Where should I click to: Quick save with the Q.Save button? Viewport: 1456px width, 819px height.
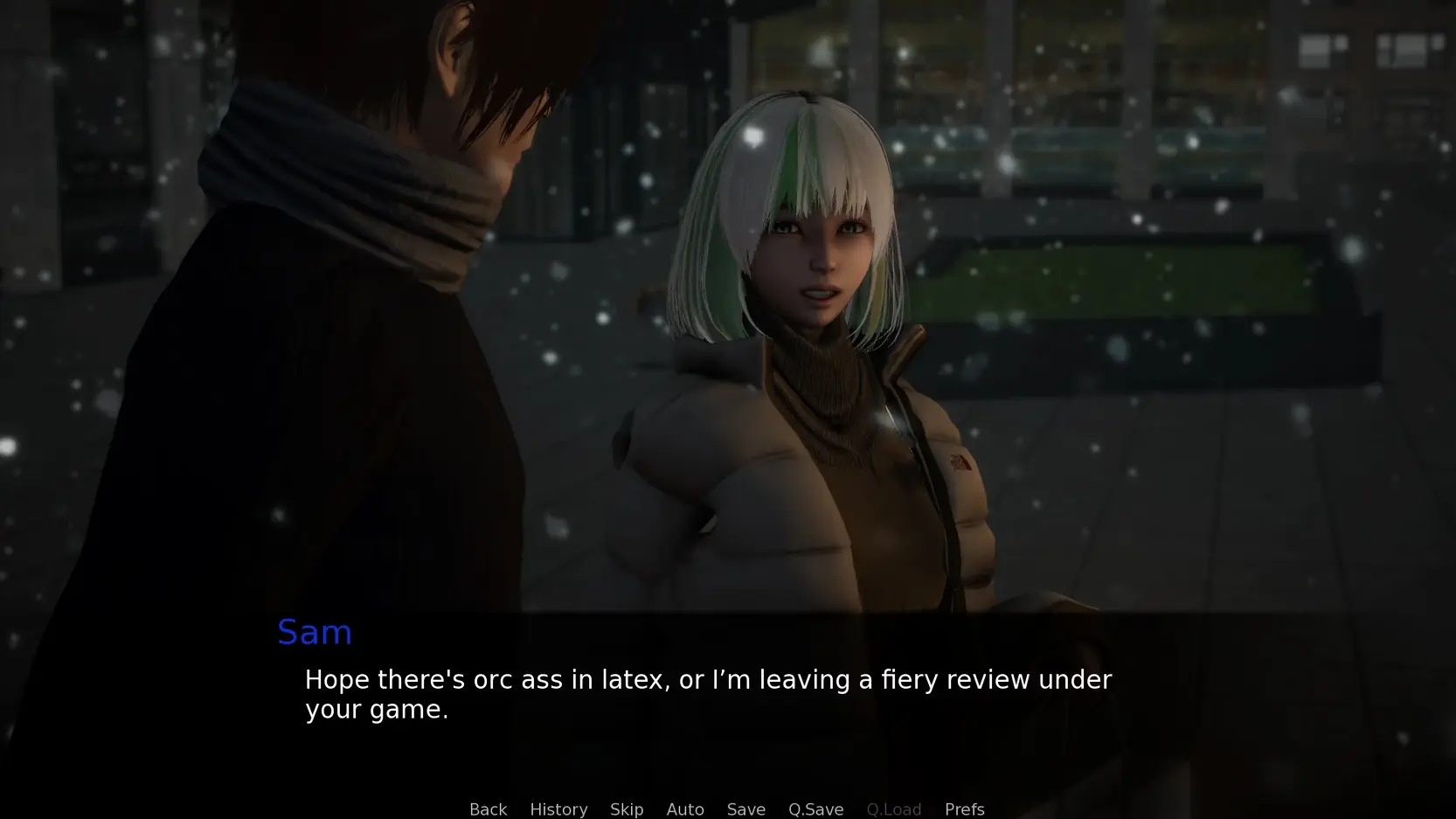tap(815, 809)
